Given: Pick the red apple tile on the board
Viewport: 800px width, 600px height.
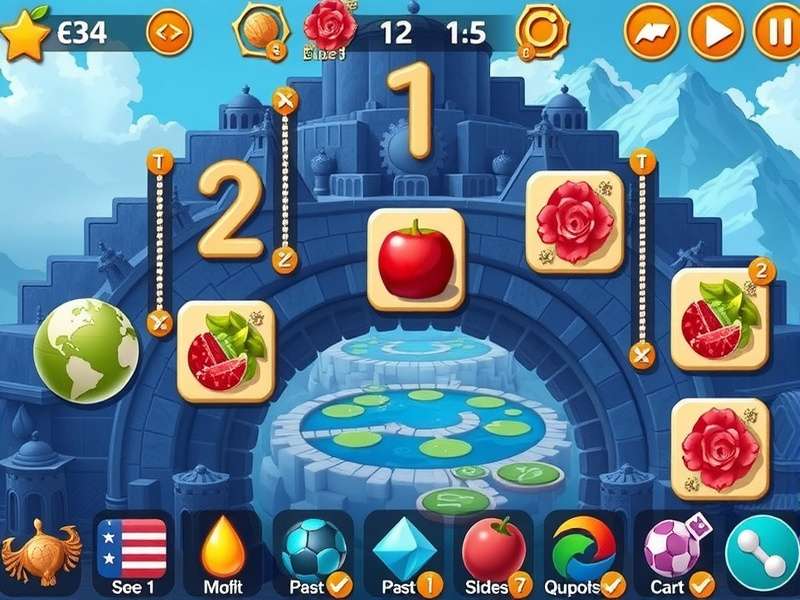Looking at the screenshot, I should (x=416, y=260).
